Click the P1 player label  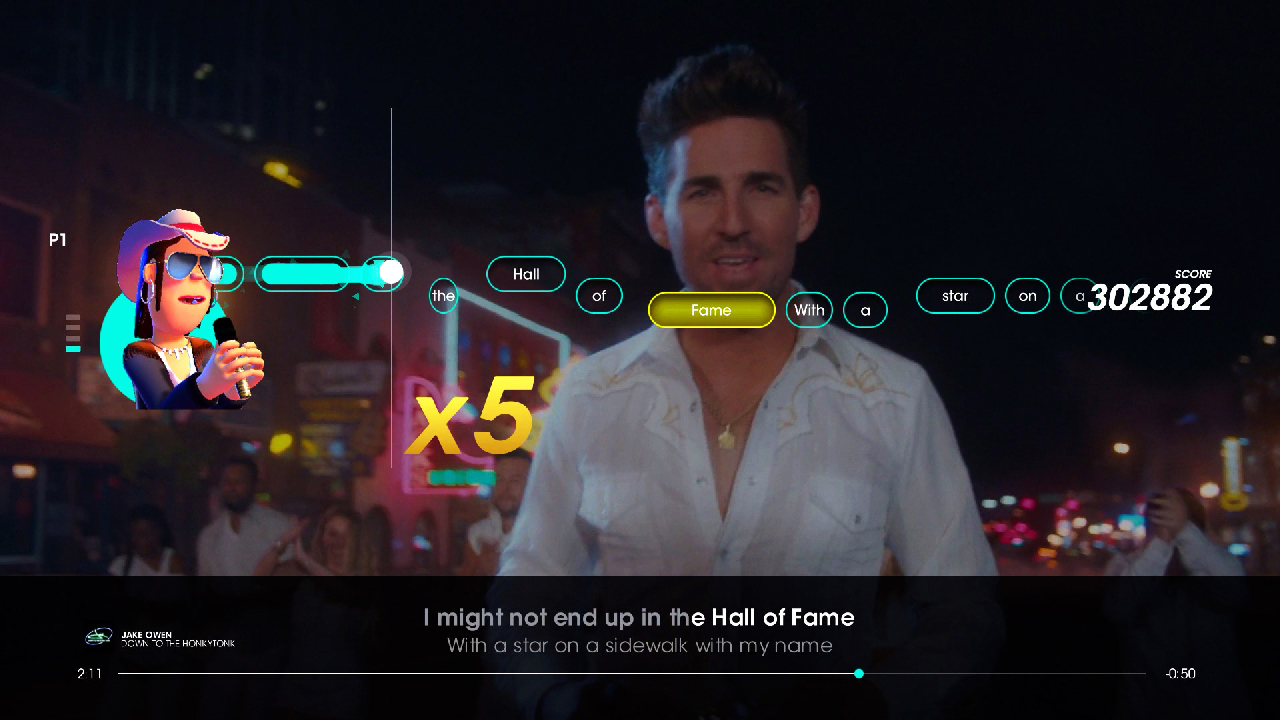pos(58,239)
